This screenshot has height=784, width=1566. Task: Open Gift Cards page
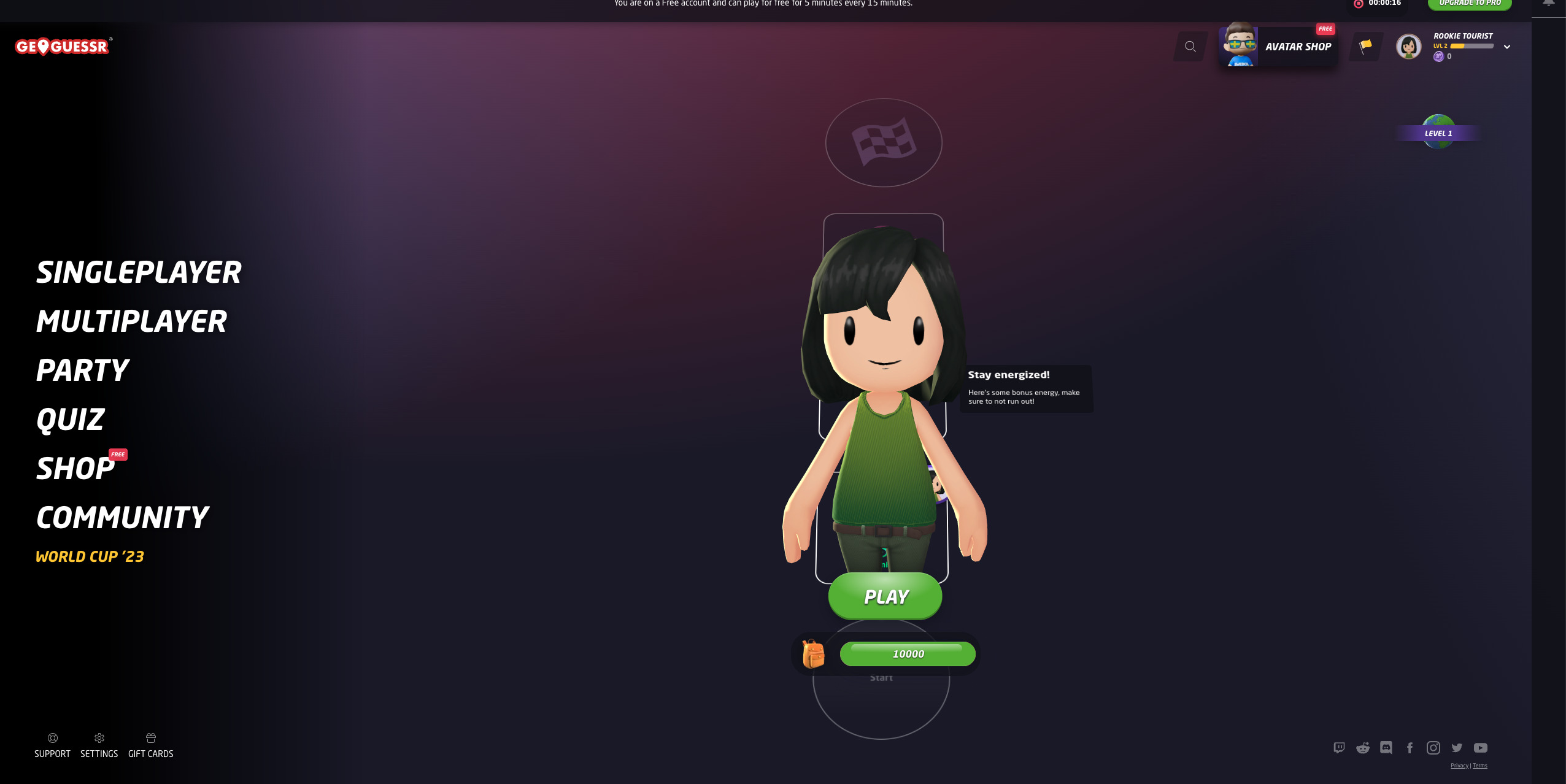point(150,745)
